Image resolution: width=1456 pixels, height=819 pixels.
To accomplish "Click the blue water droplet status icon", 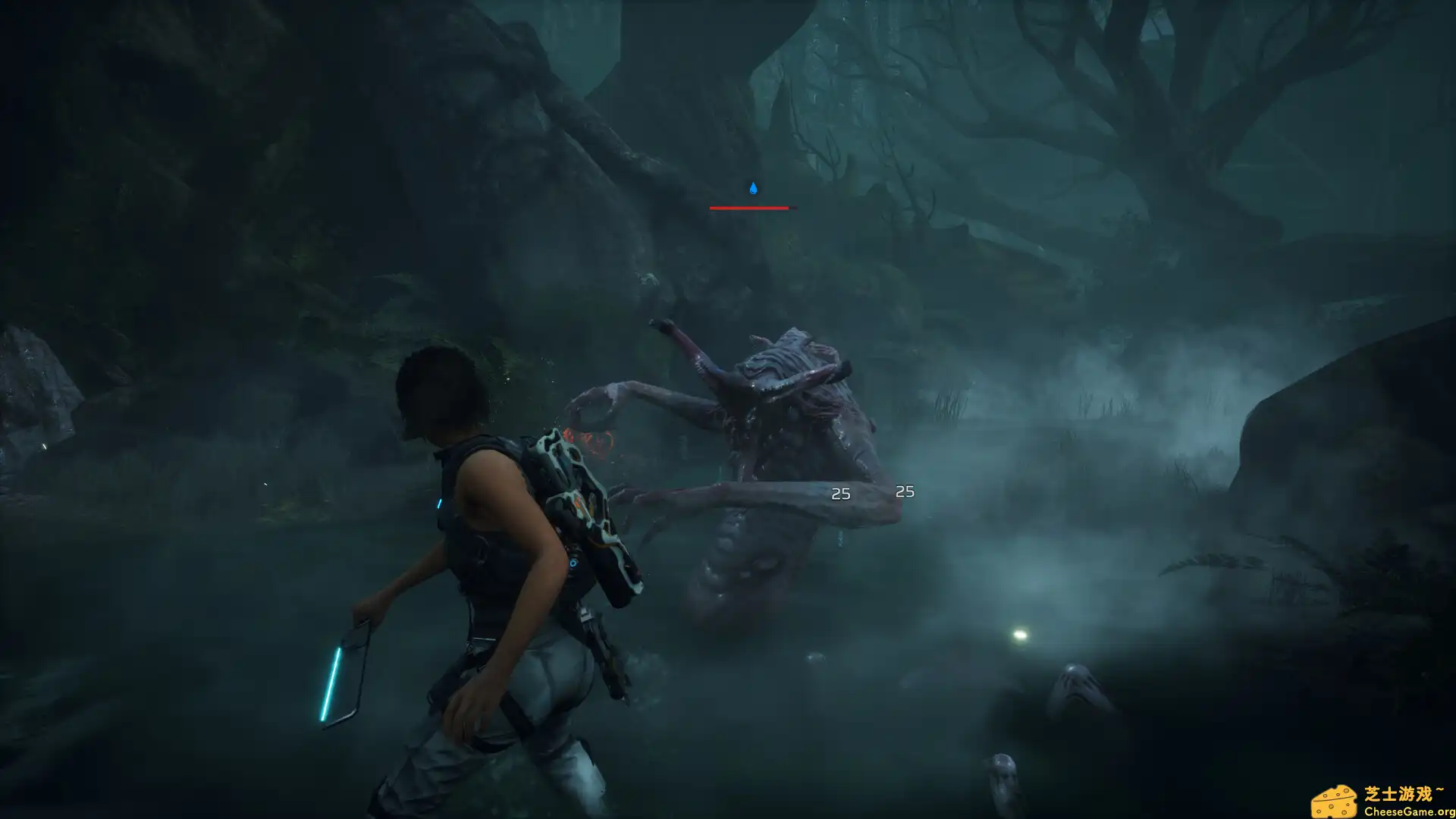I will pyautogui.click(x=753, y=188).
